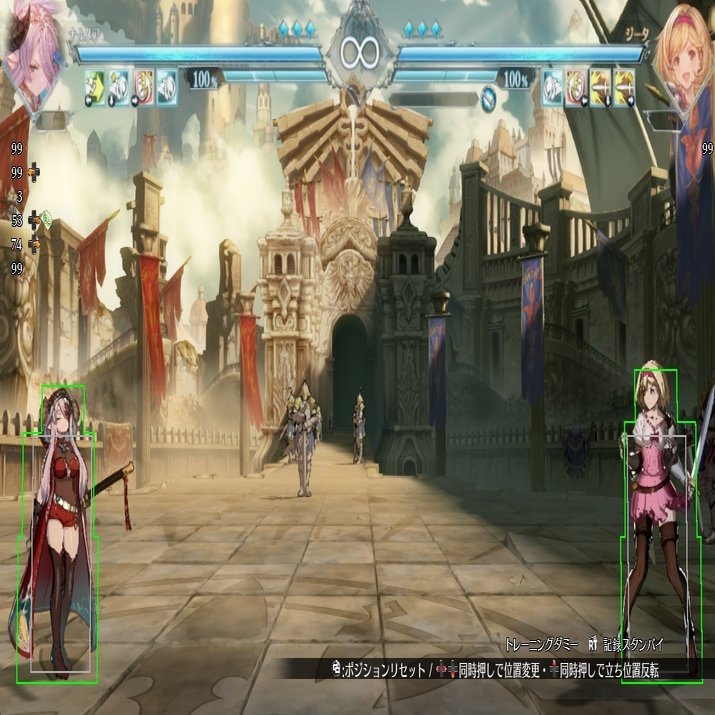
Task: Activate Narmaya's red skill icon
Action: [x=143, y=86]
